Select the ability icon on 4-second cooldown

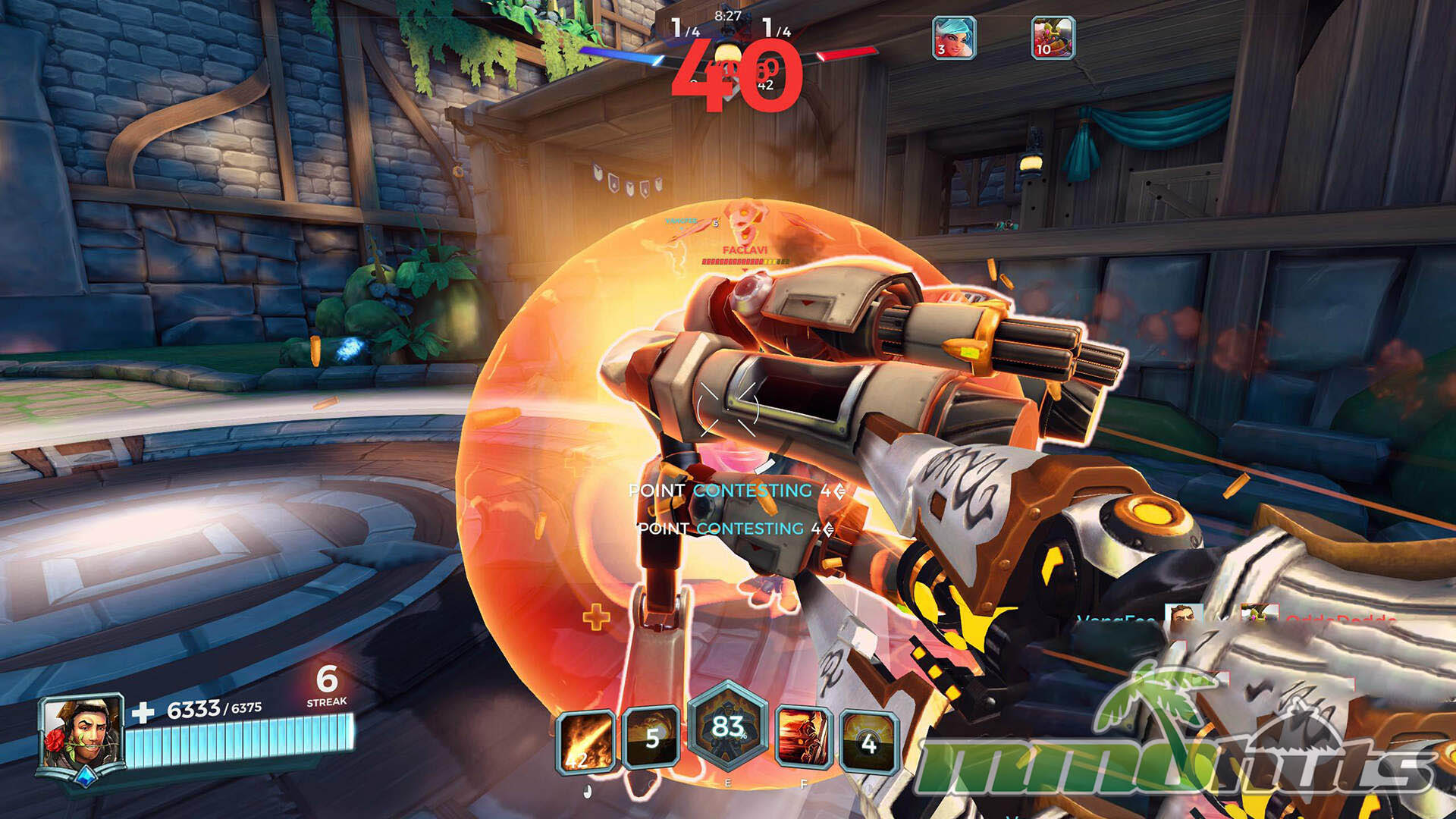point(869,741)
